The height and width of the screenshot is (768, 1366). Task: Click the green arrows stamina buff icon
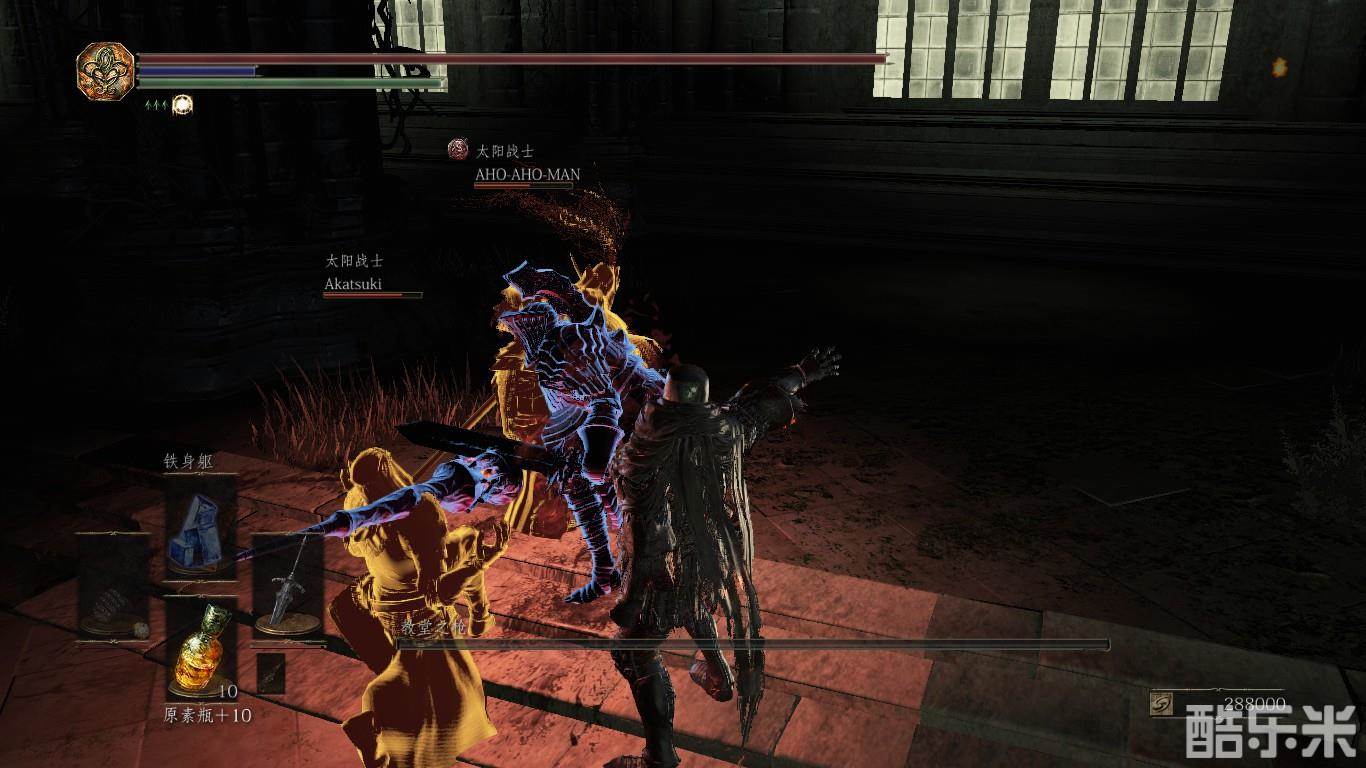pyautogui.click(x=155, y=104)
